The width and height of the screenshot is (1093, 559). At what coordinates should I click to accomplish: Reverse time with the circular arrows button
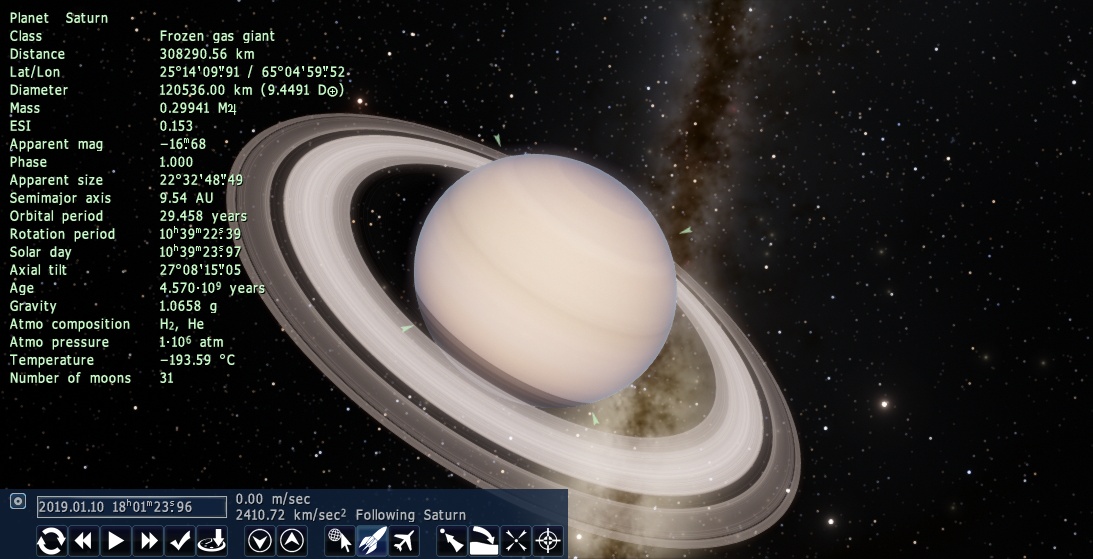click(x=51, y=541)
